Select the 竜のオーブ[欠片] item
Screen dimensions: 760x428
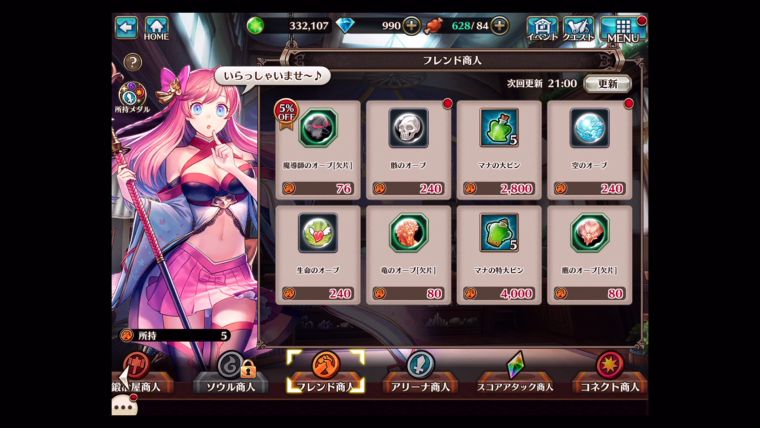pyautogui.click(x=407, y=254)
